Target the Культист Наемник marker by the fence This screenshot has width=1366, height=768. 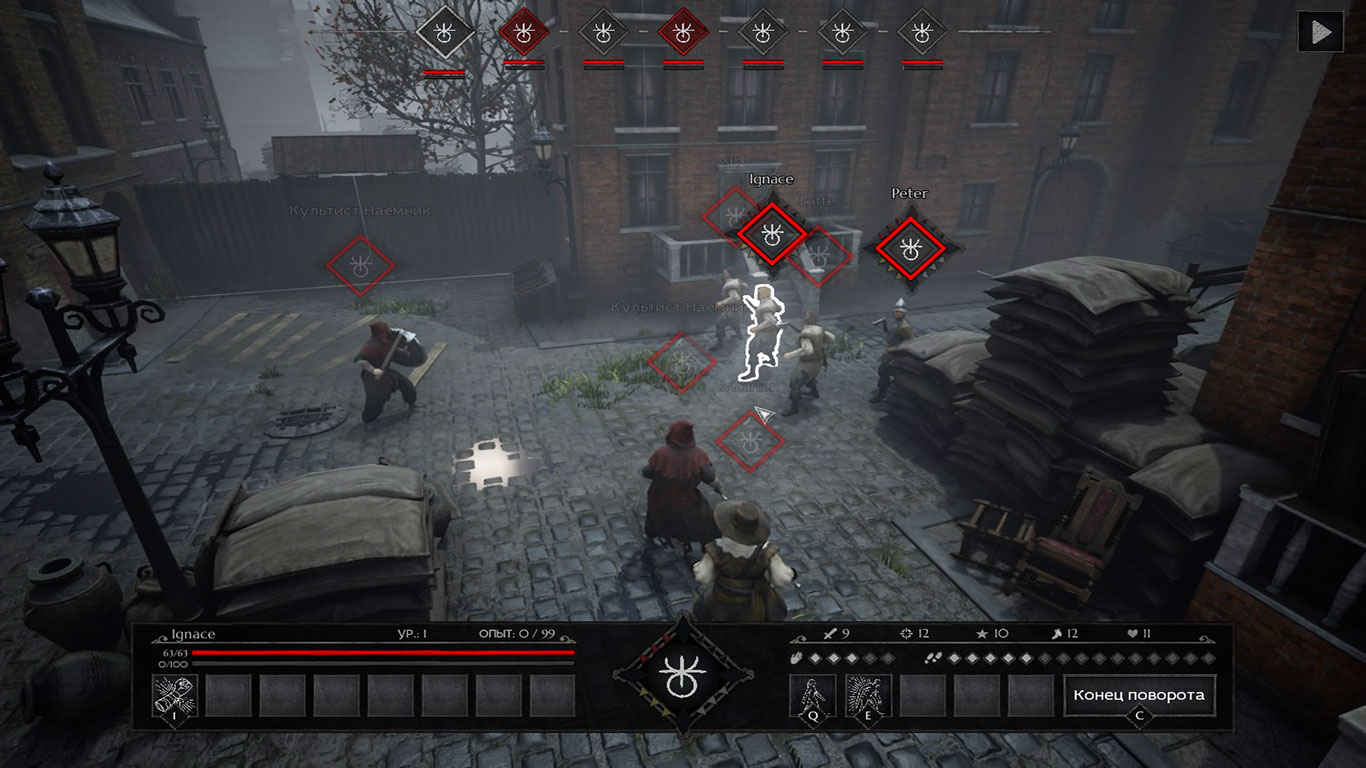360,265
